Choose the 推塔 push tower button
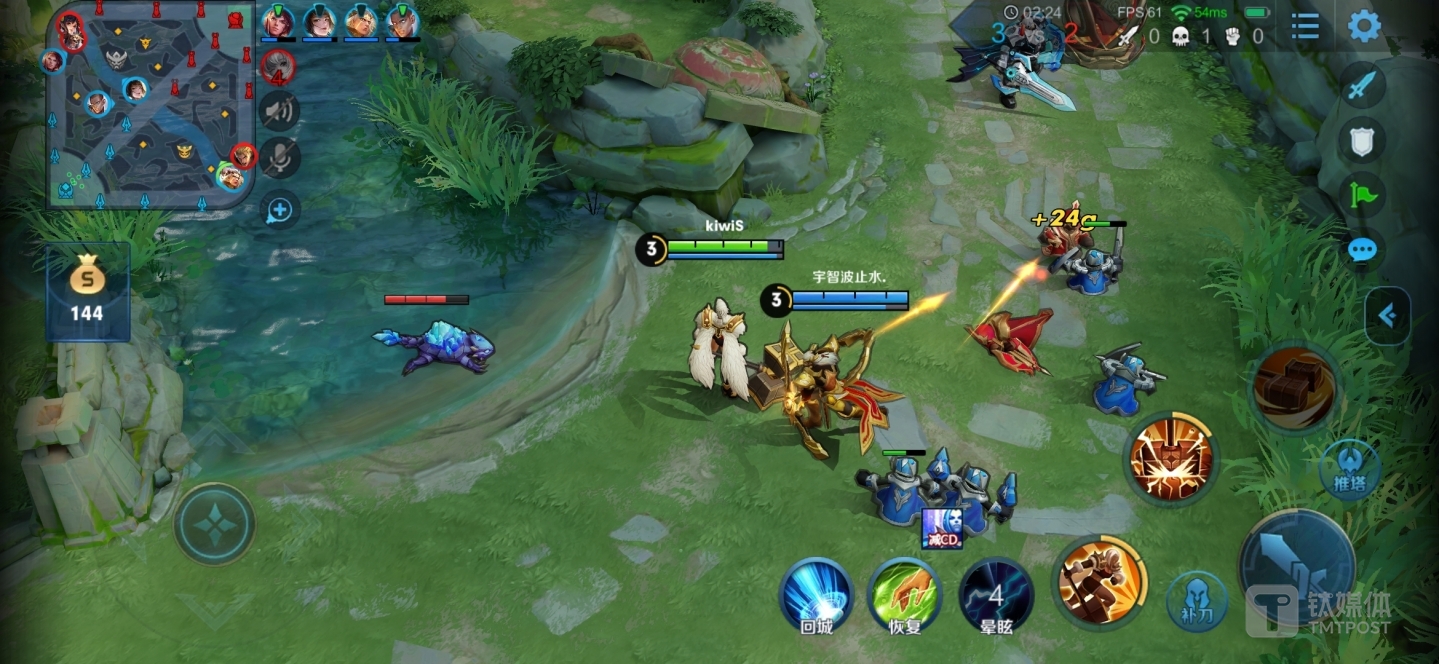Screen dimensions: 1439x664 [1349, 470]
